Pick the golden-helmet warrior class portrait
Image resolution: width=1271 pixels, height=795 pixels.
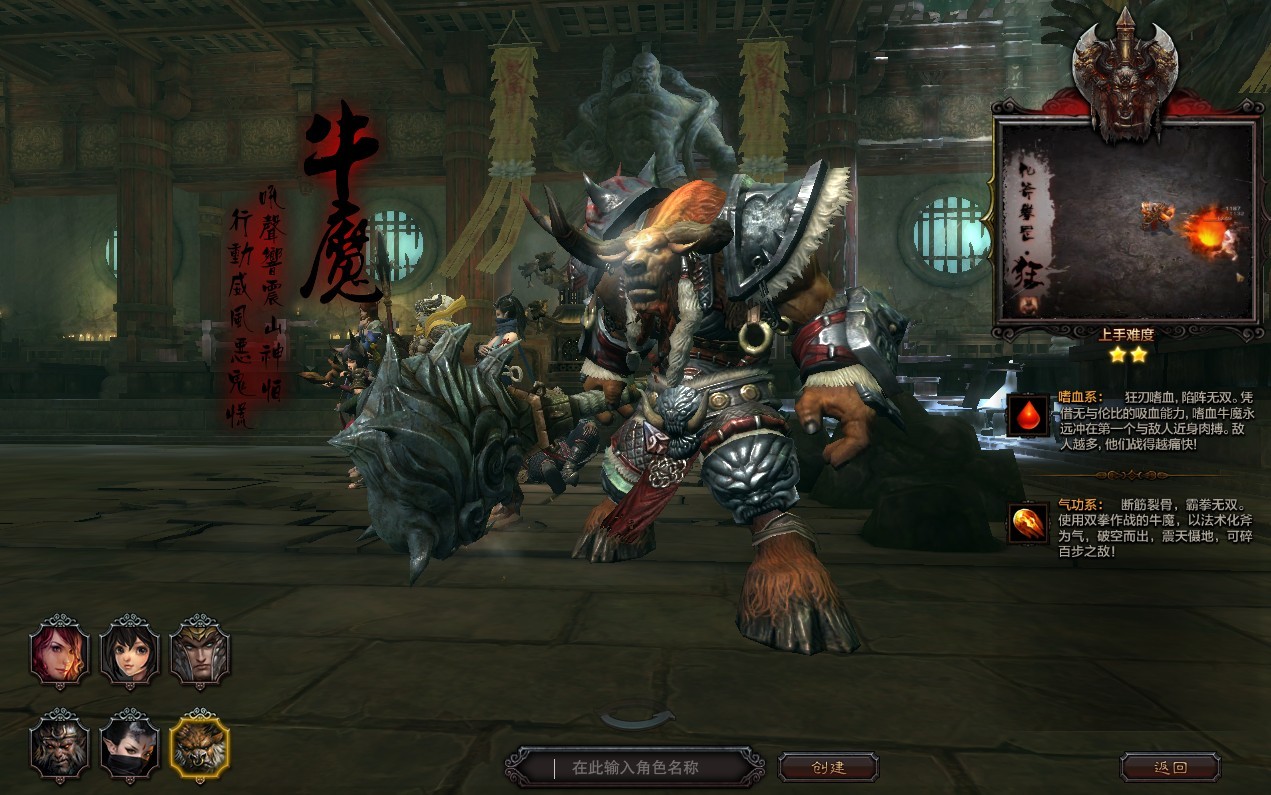coord(200,653)
